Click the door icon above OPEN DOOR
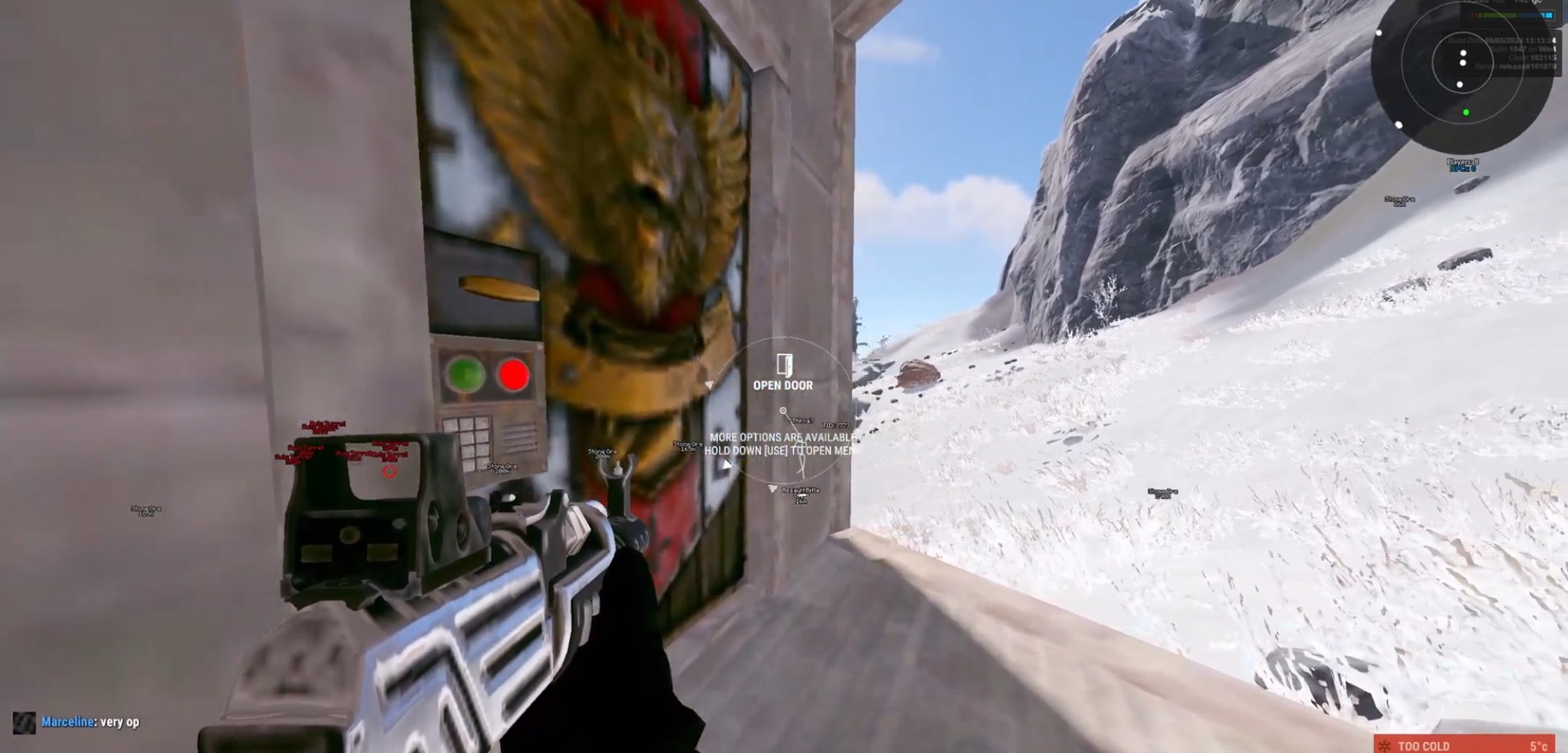Screen dimensions: 1568x753 click(x=785, y=366)
